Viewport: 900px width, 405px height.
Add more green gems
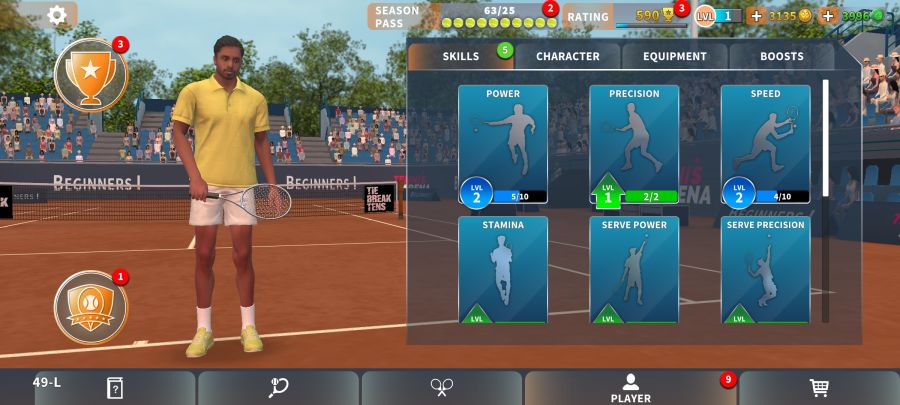click(828, 16)
